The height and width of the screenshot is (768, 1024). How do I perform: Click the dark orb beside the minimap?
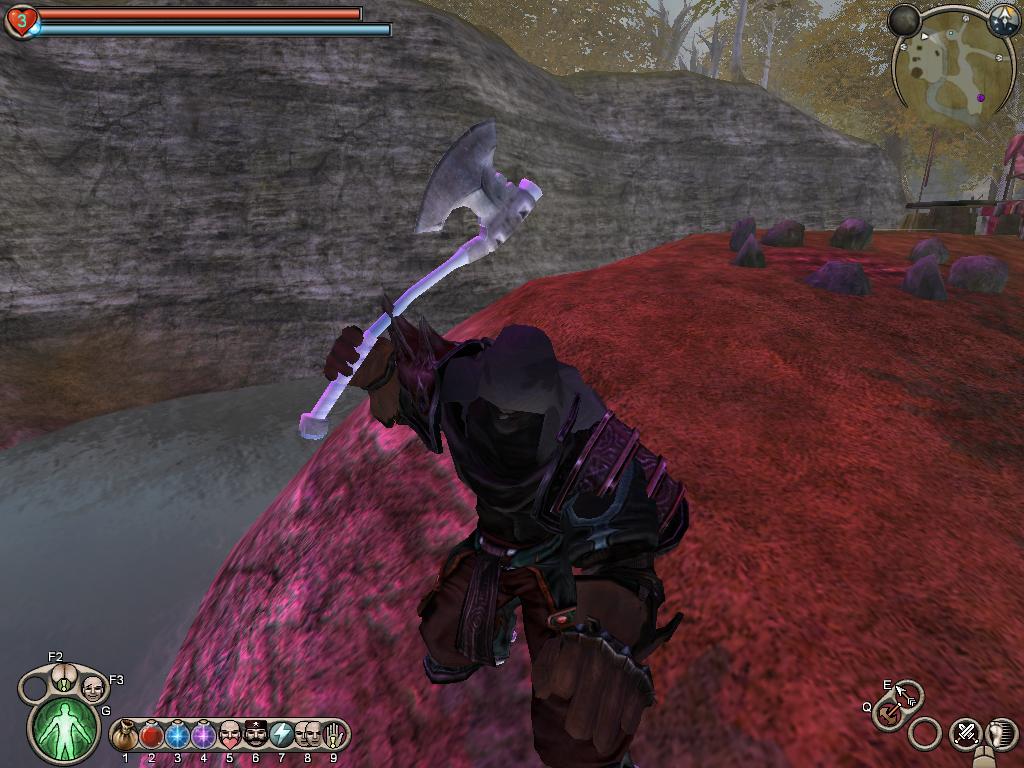tap(905, 20)
